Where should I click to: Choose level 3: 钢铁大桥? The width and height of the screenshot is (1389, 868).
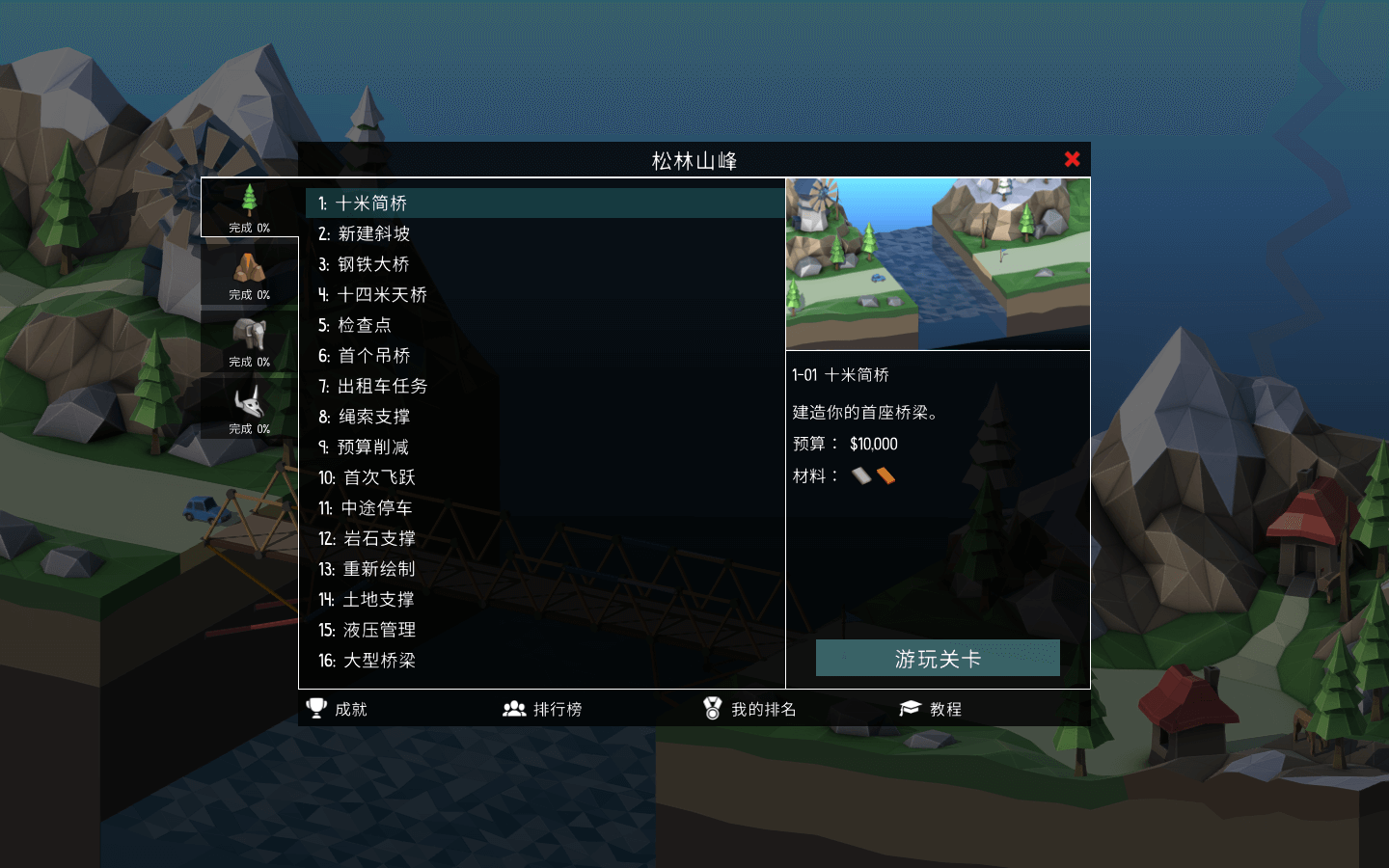click(x=365, y=264)
